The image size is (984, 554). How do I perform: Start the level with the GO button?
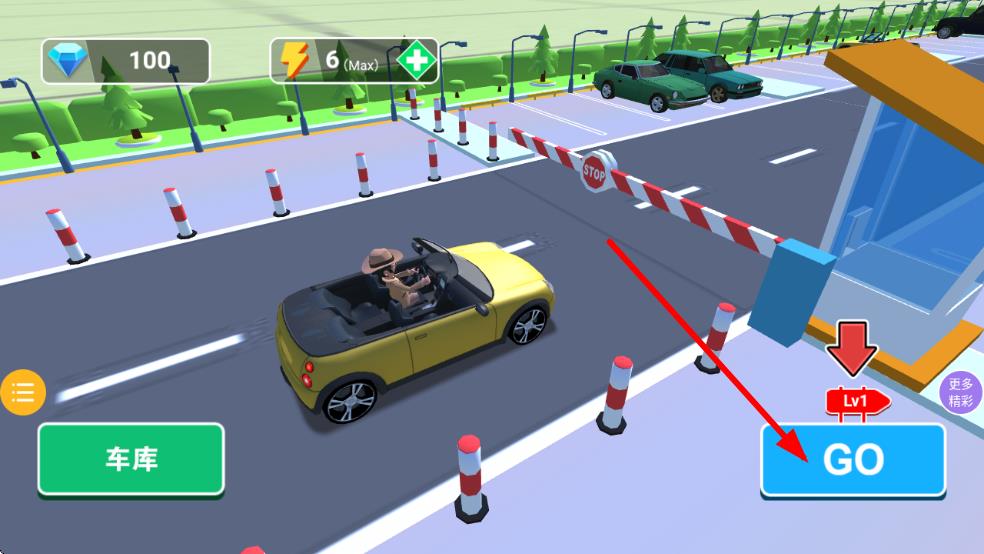click(x=853, y=460)
